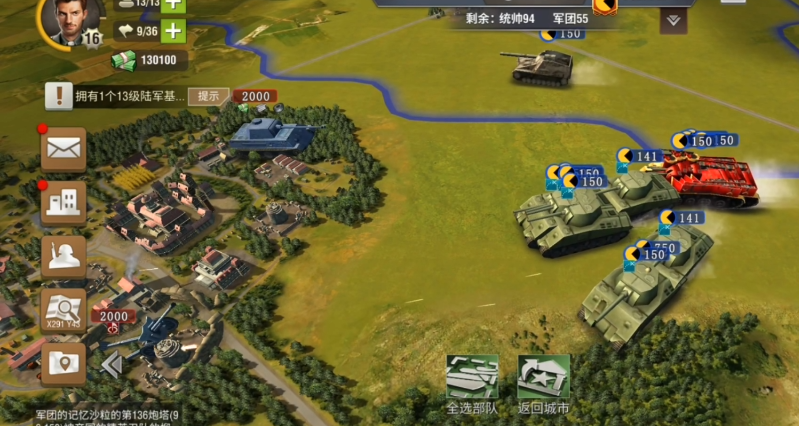The height and width of the screenshot is (426, 799).
Task: Expand the top panel dropdown arrow
Action: pyautogui.click(x=673, y=20)
